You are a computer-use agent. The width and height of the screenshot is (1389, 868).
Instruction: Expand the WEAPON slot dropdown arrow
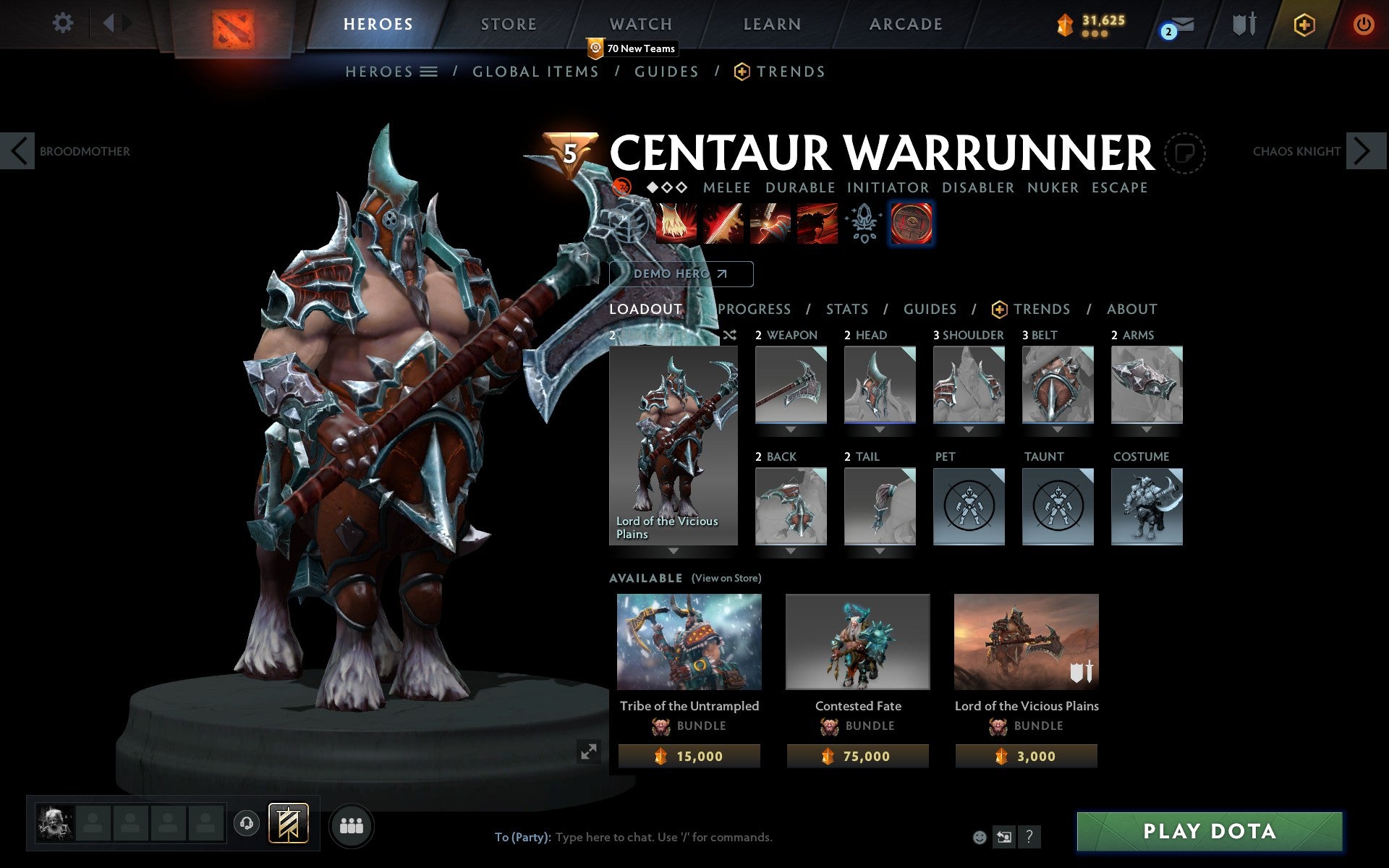click(x=791, y=428)
